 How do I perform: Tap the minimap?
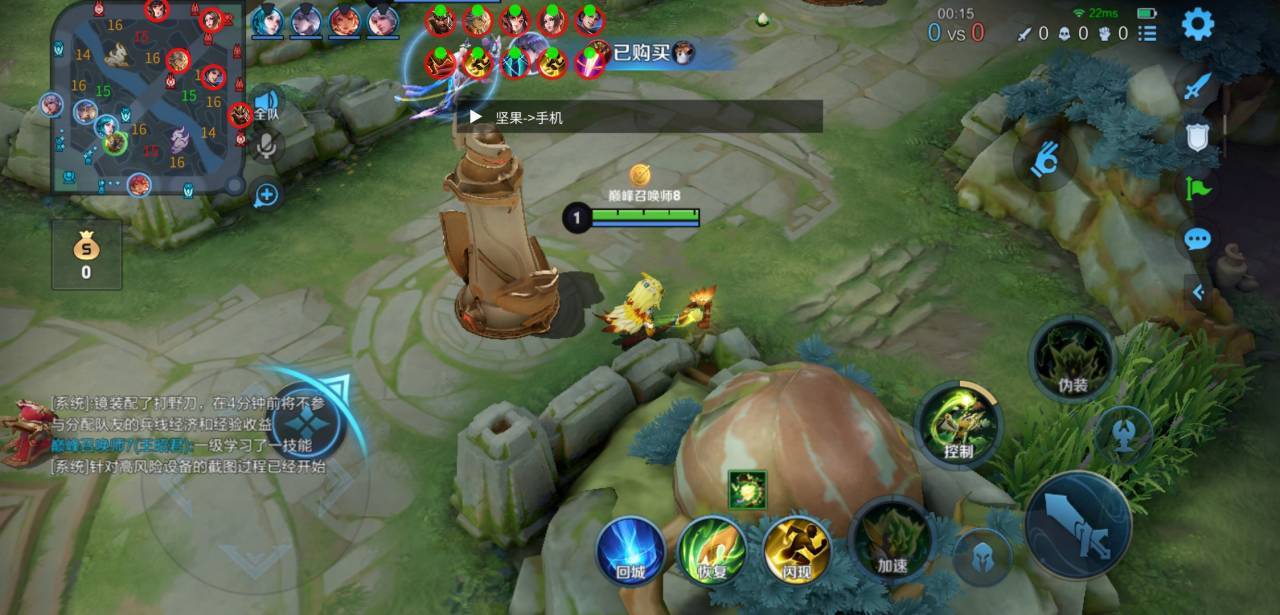(x=148, y=97)
